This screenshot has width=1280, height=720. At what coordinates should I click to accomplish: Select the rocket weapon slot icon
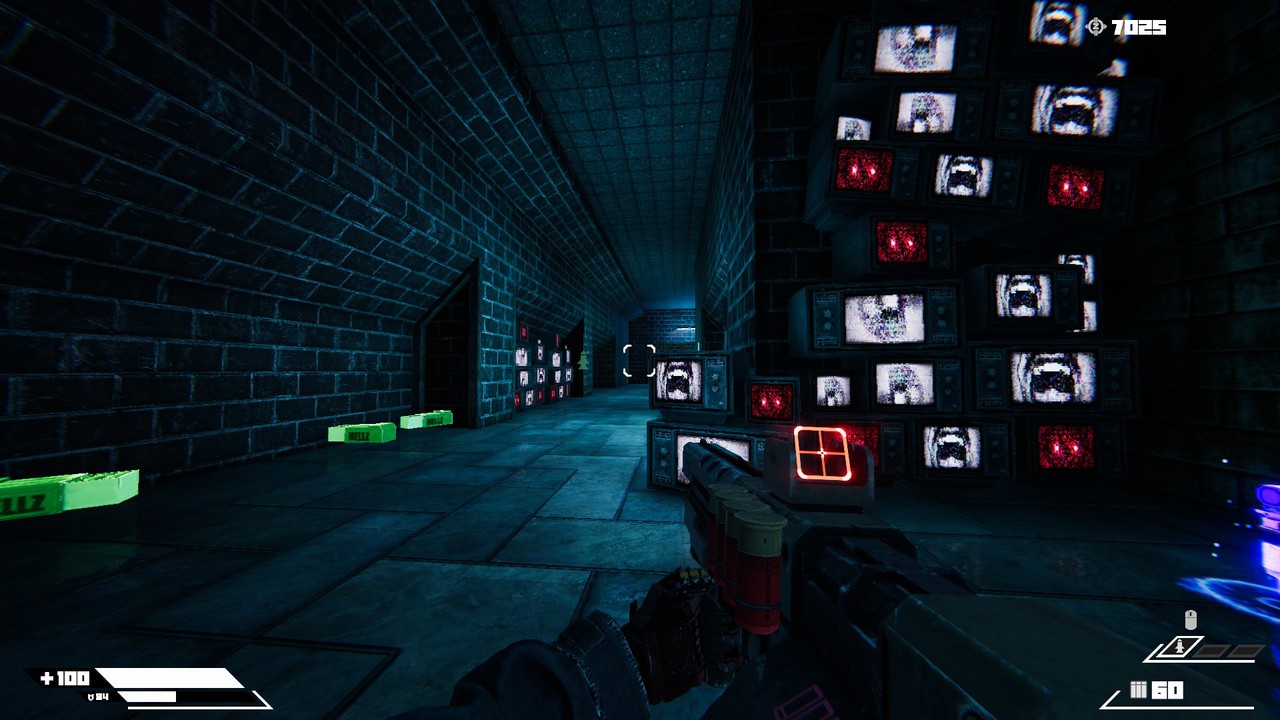[x=1179, y=647]
